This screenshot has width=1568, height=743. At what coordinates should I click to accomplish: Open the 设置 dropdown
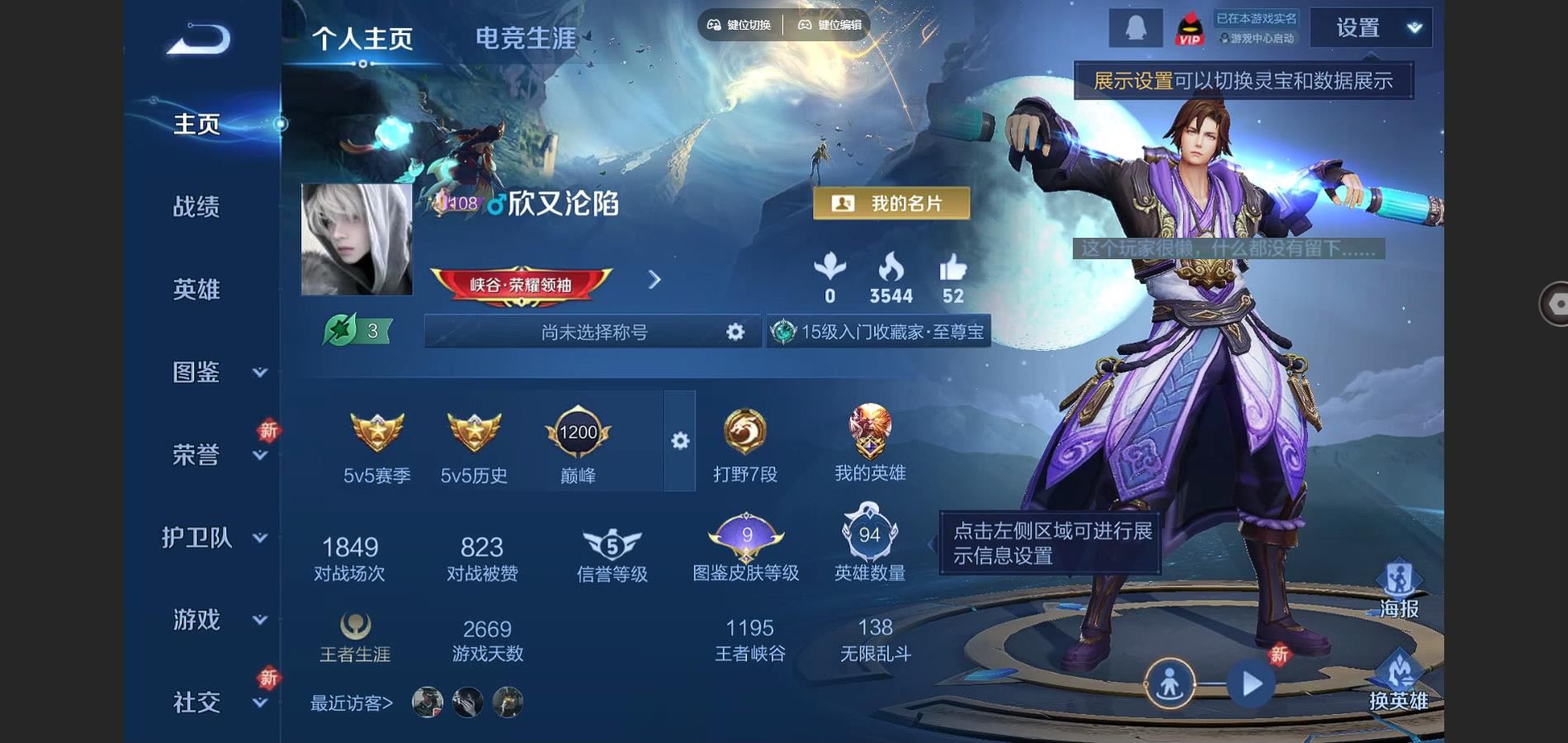point(1371,28)
